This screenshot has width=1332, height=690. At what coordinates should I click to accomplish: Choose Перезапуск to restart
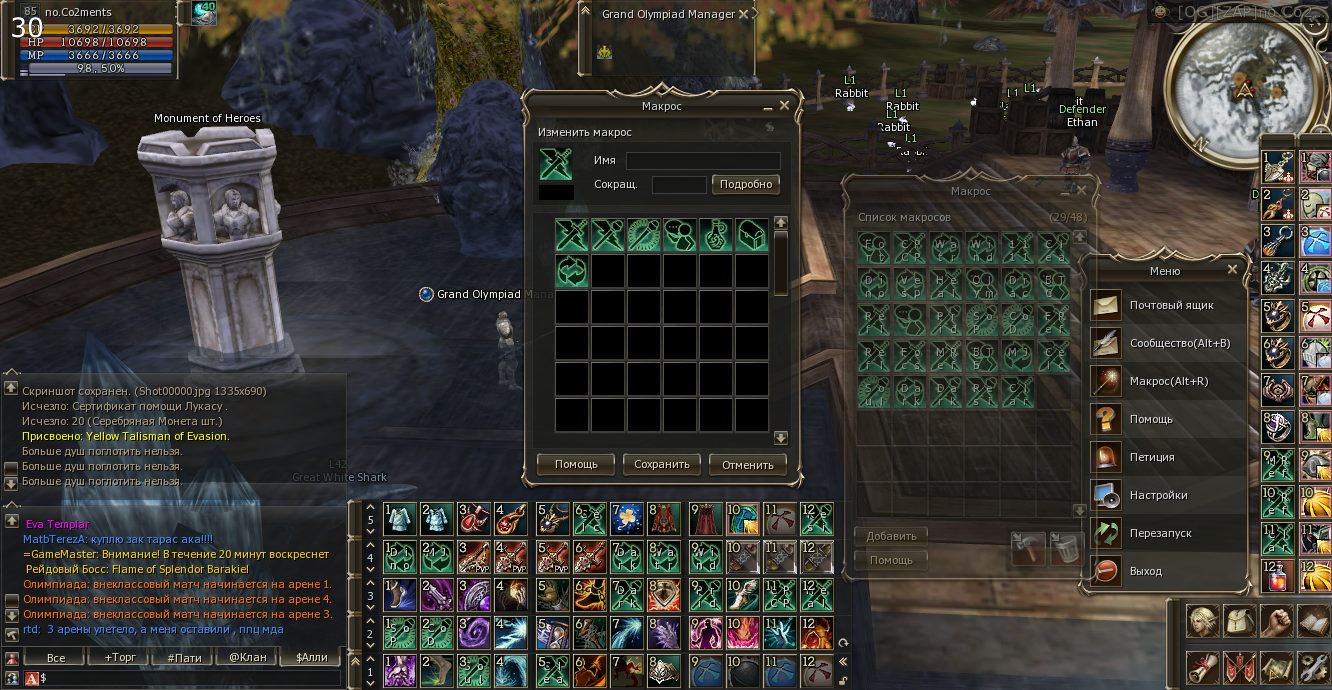(x=1160, y=533)
